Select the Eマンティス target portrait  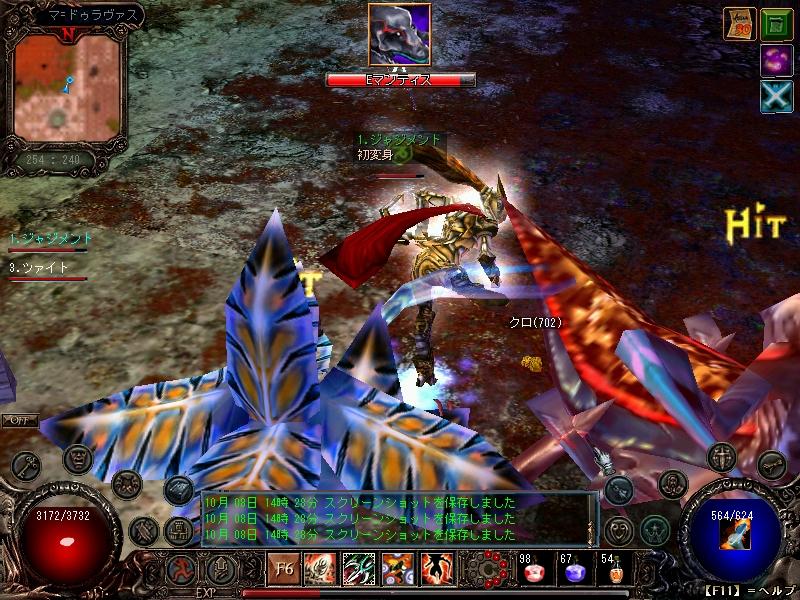click(x=399, y=35)
